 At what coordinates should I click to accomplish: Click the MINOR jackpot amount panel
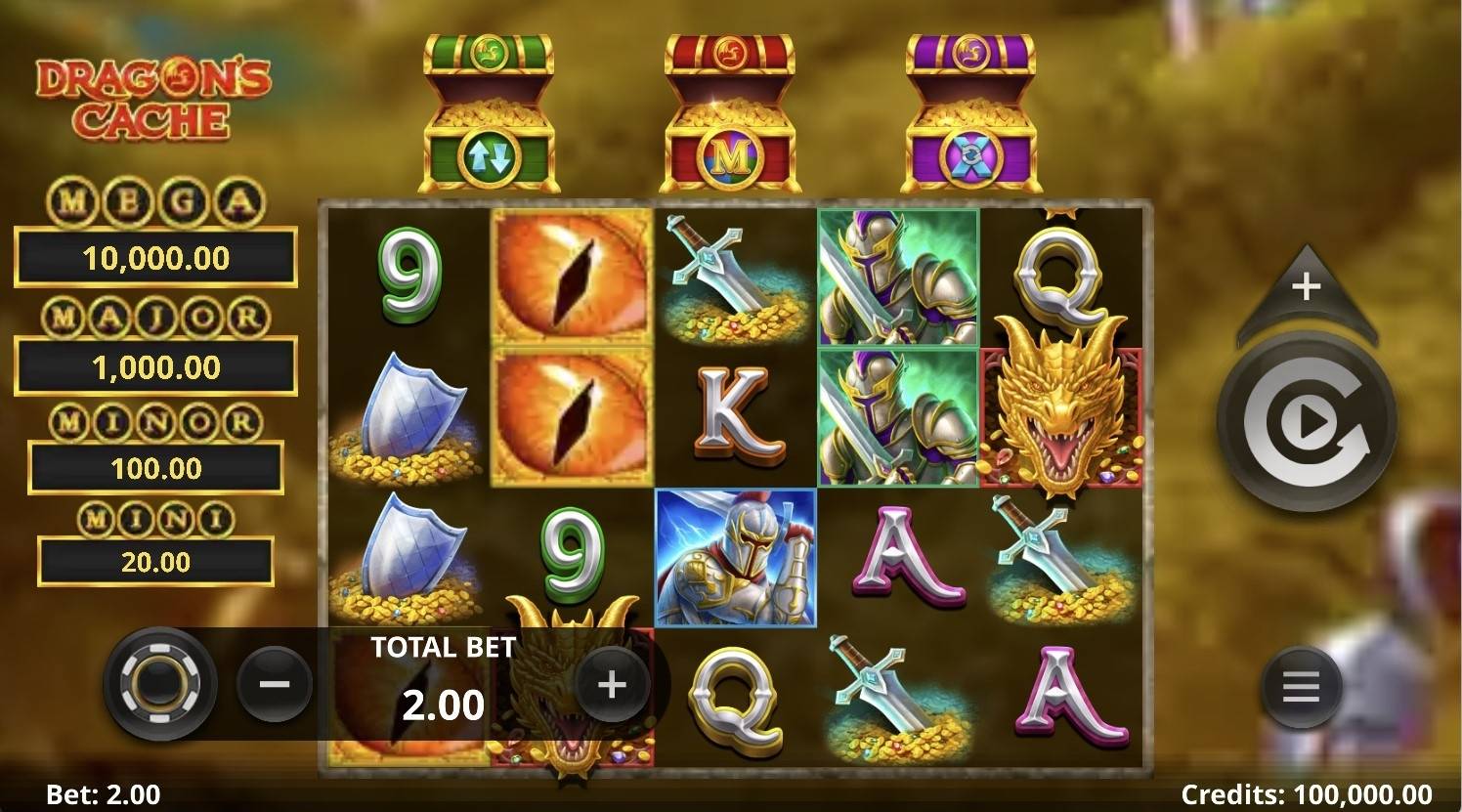(153, 466)
